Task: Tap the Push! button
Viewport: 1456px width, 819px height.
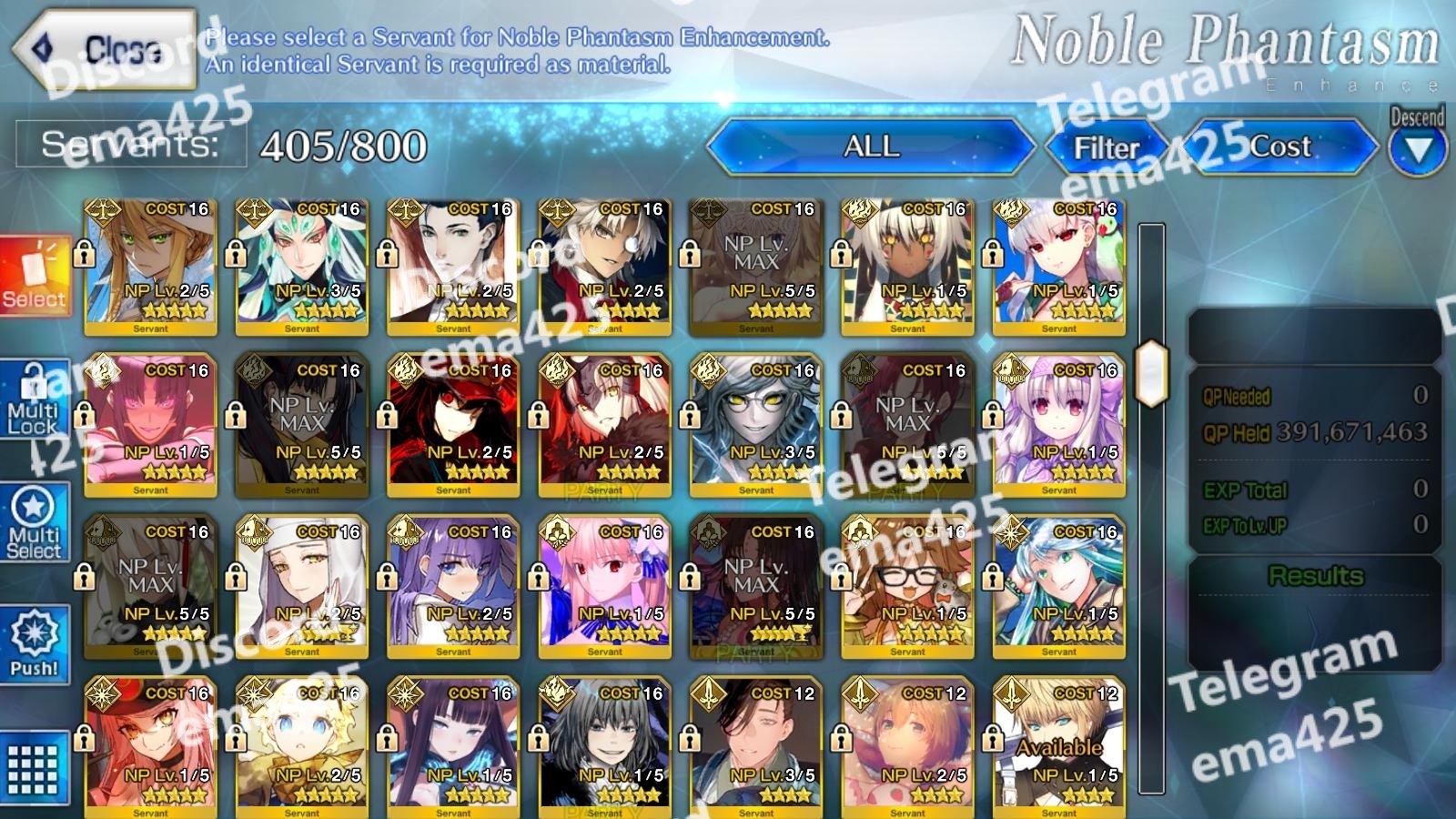Action: point(35,644)
